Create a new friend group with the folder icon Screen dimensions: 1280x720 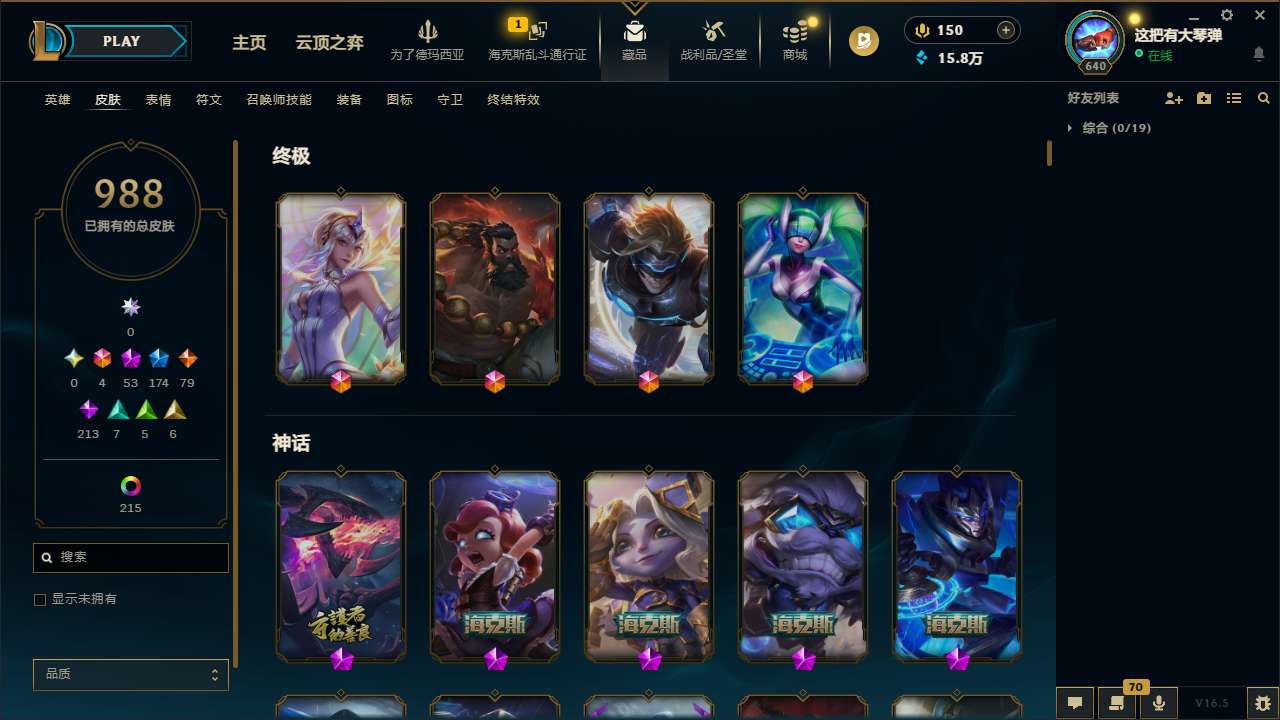click(x=1203, y=98)
